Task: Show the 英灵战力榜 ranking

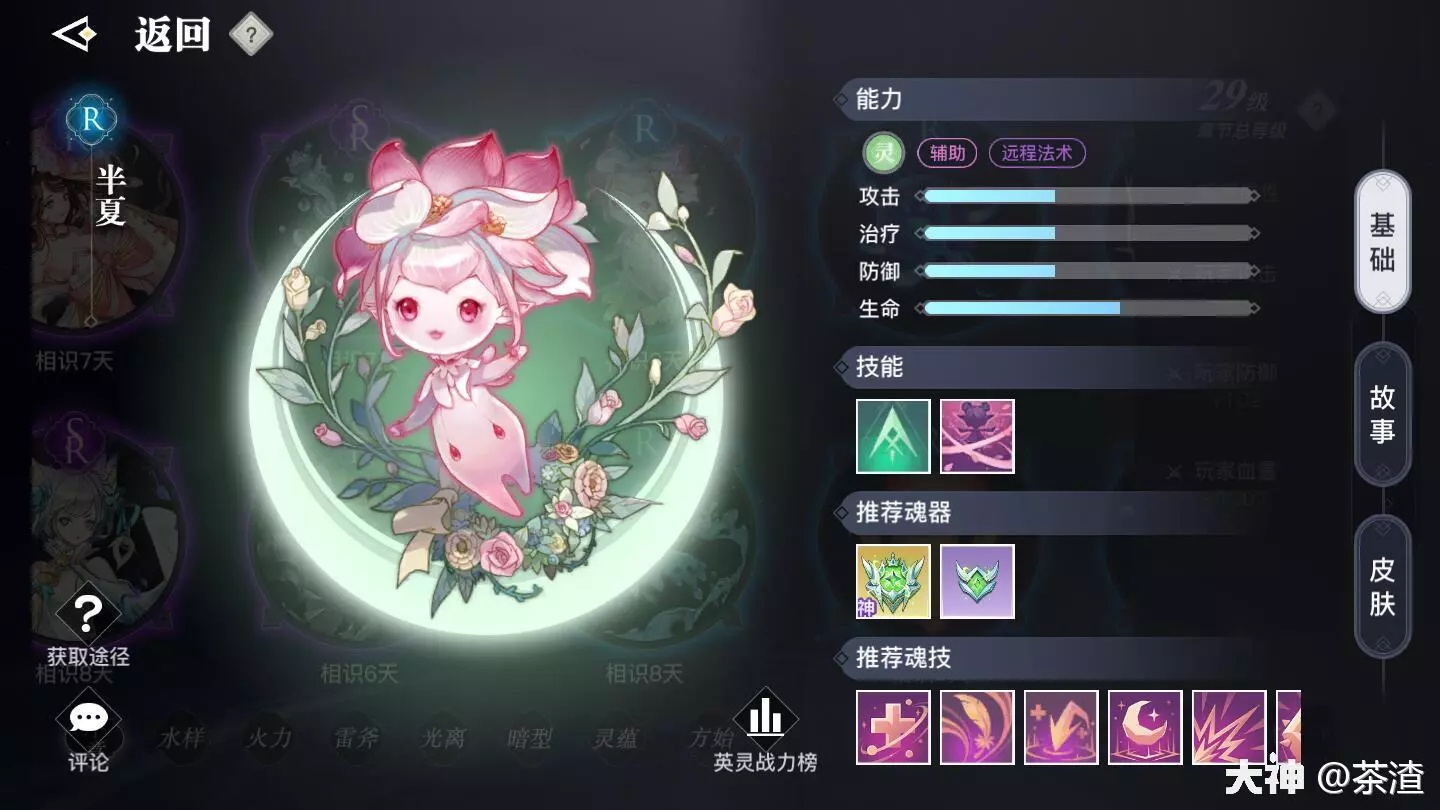Action: [x=765, y=731]
